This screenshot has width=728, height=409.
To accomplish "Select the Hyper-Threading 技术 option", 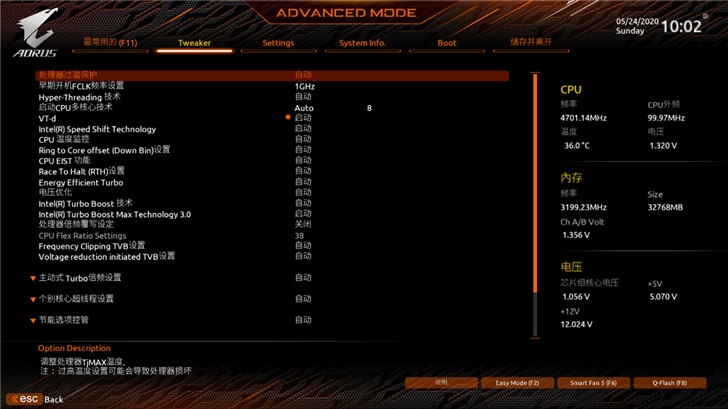I will click(80, 97).
